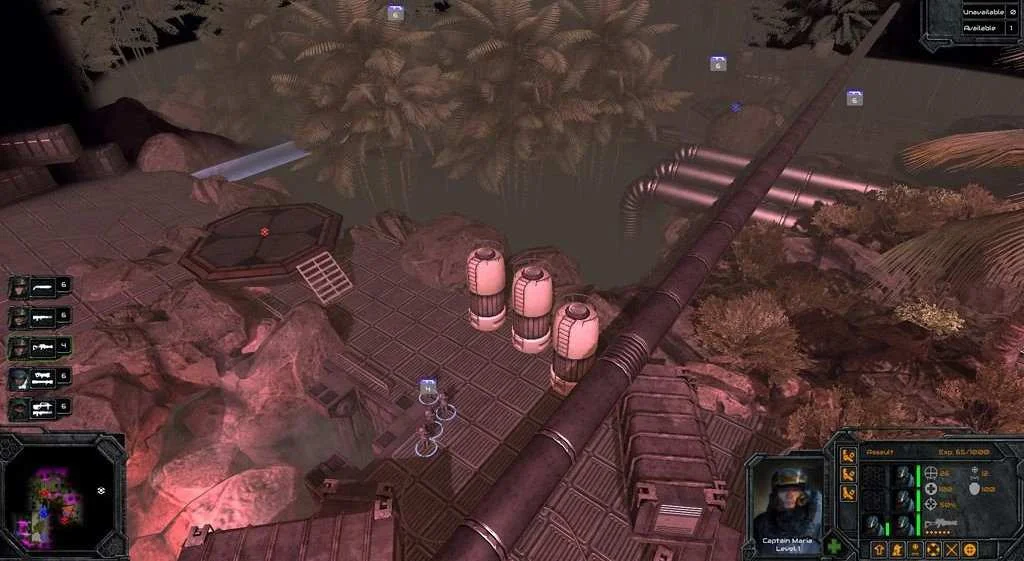Choose the up-arrow command button
Screen dimensions: 1024x561
pyautogui.click(x=878, y=549)
